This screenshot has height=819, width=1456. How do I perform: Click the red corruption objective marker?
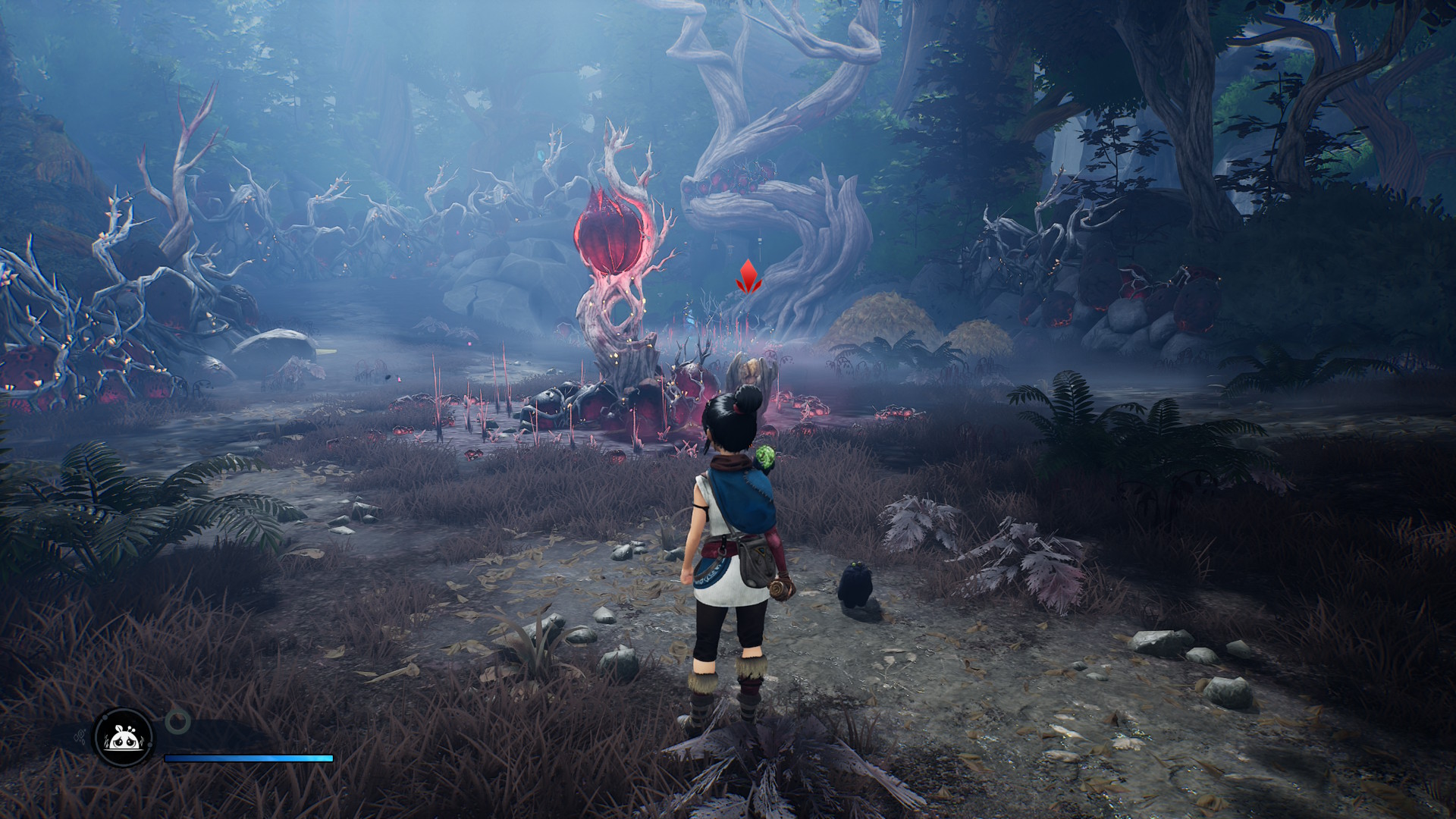point(748,276)
